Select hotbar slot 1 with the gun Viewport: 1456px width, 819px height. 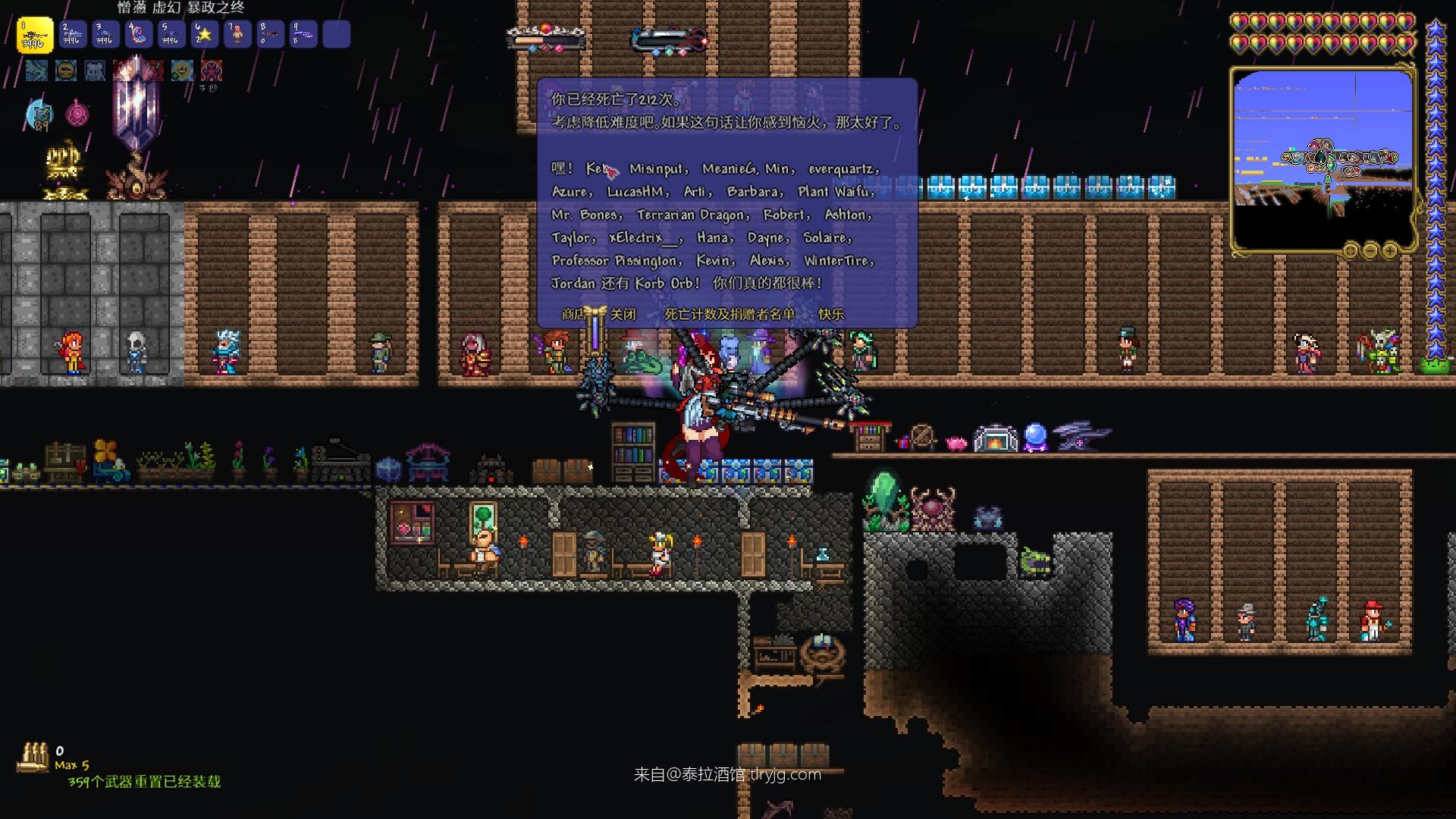pos(35,35)
